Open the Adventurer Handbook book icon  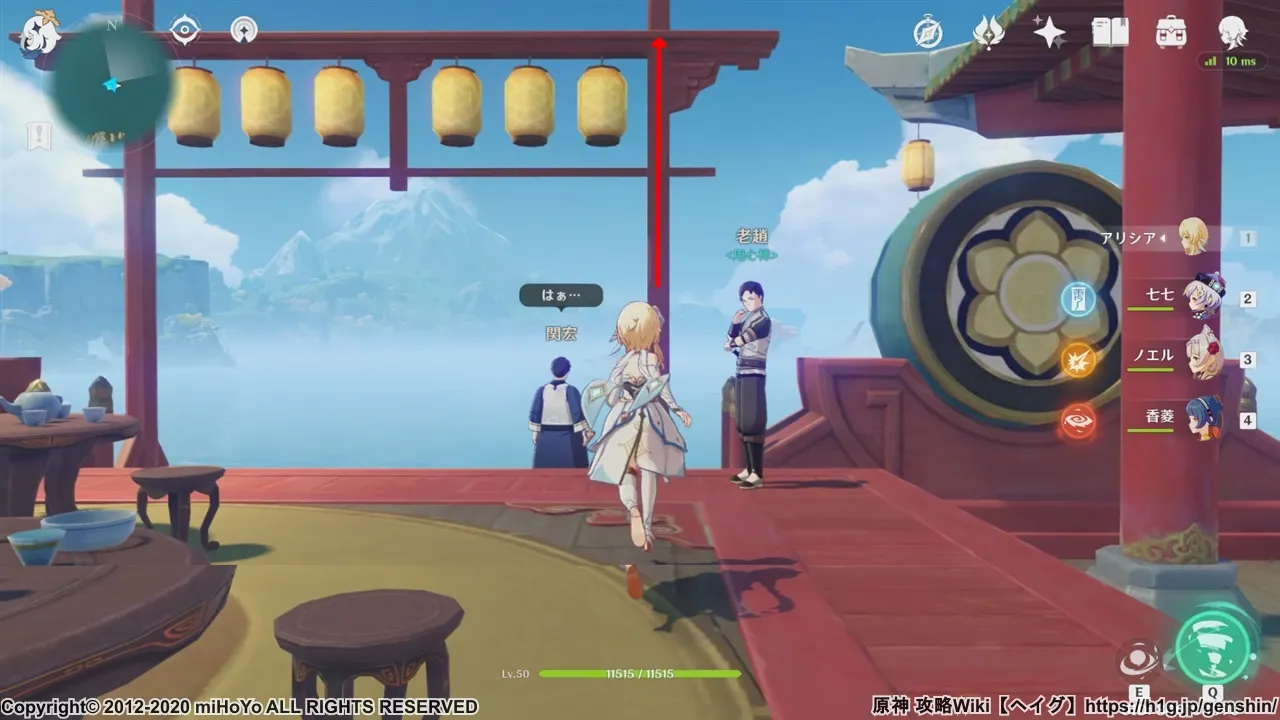1110,33
